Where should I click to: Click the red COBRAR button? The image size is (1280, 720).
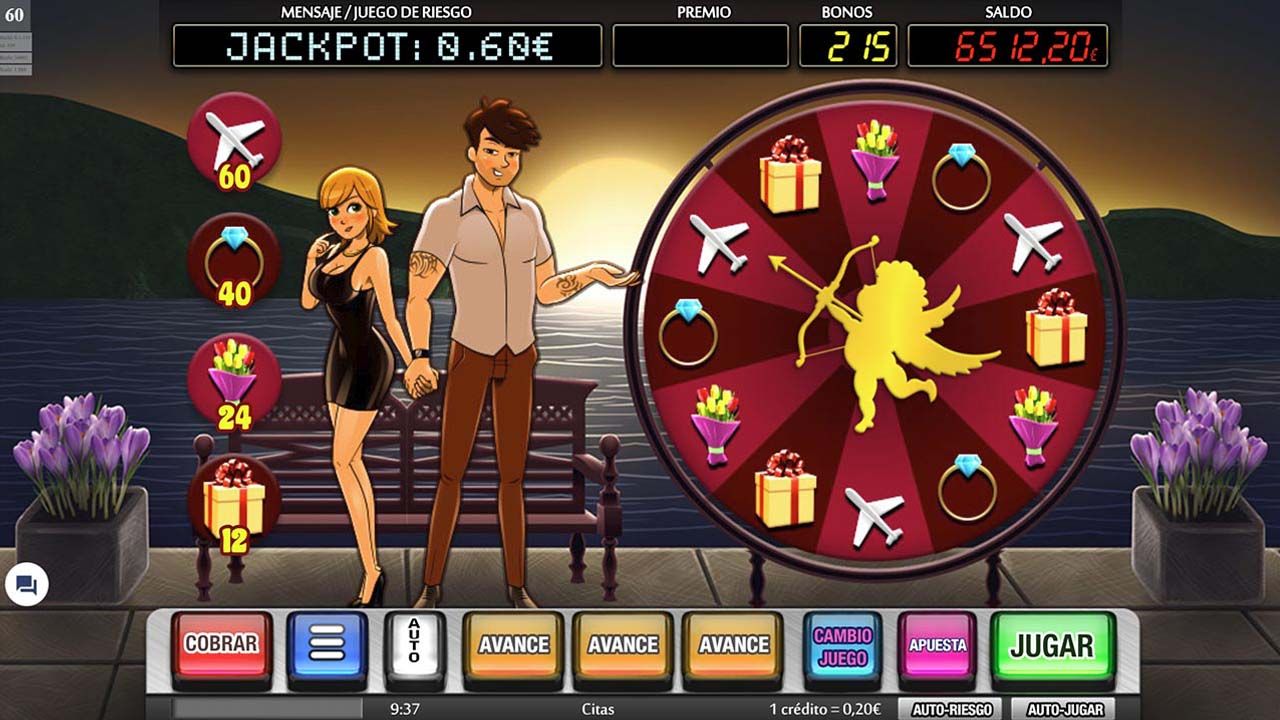tap(221, 646)
